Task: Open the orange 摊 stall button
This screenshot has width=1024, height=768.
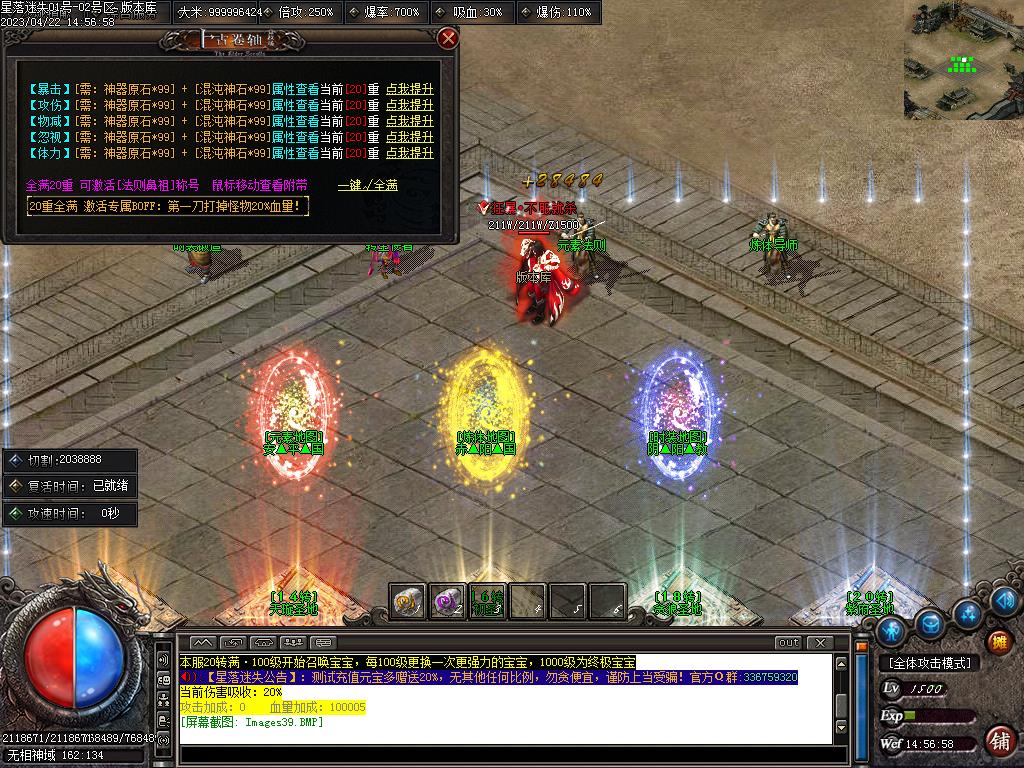Action: tap(998, 642)
